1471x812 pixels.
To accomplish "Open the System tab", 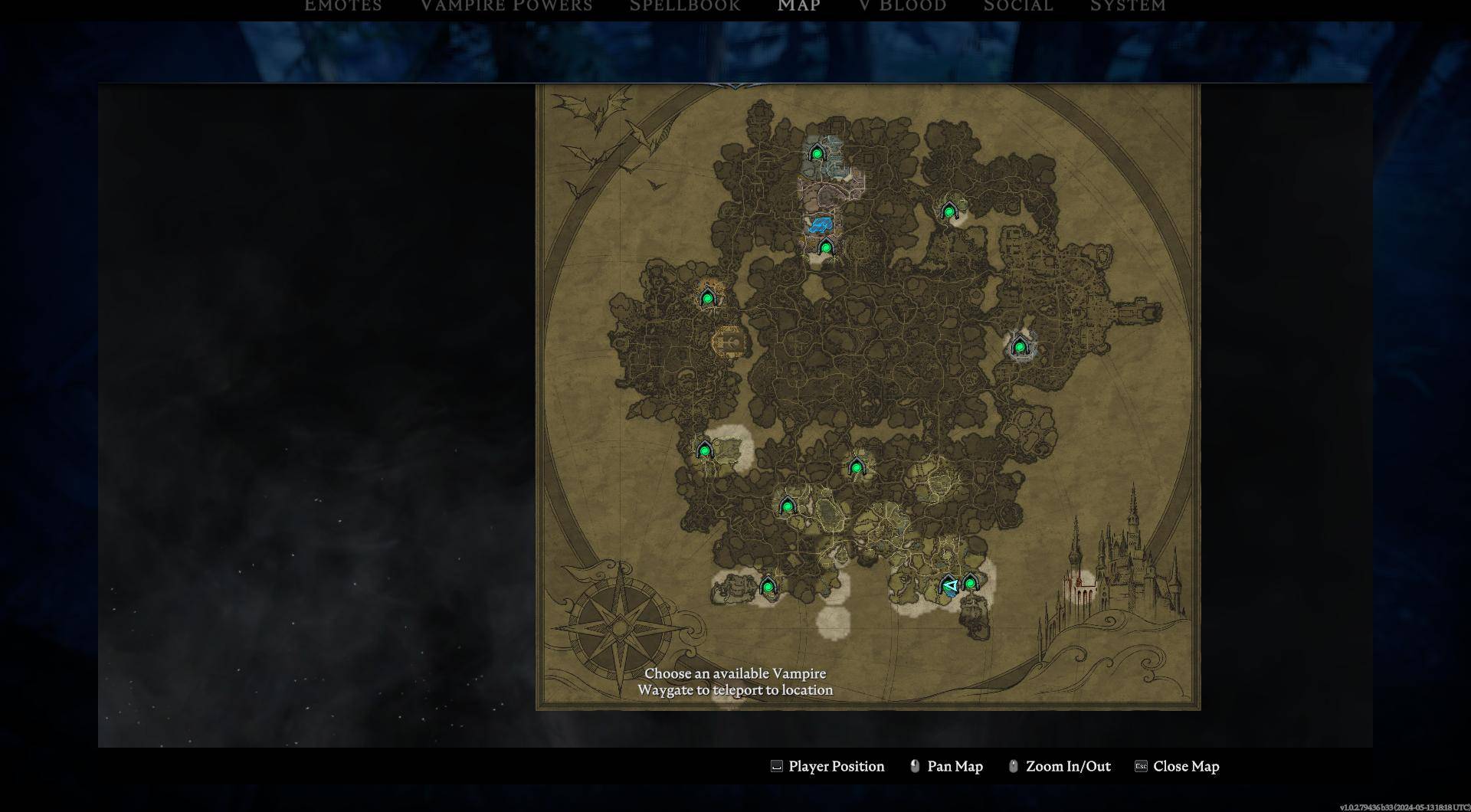I will point(1127,6).
